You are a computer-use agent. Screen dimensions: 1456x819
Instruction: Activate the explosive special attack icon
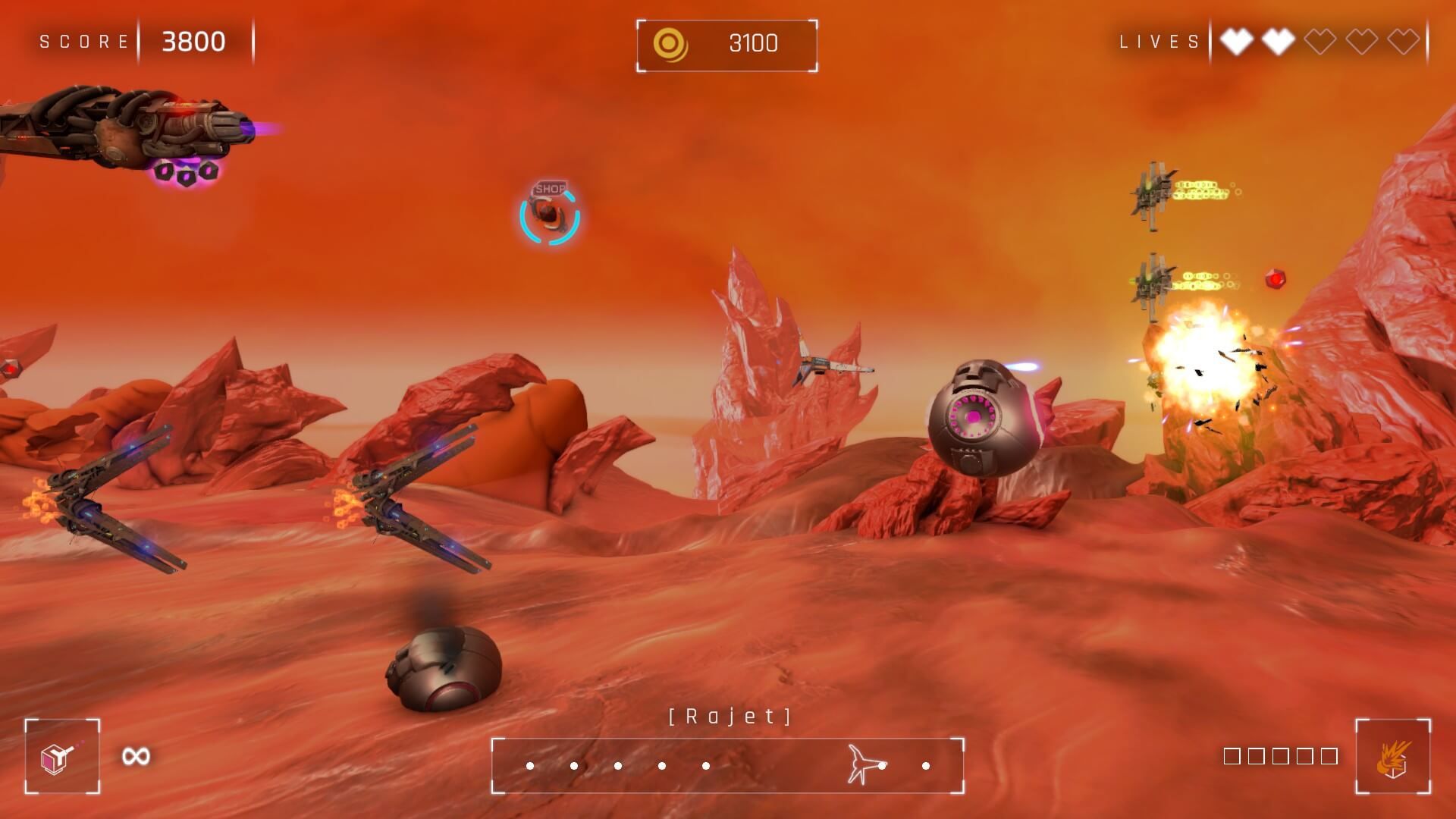[x=1393, y=756]
